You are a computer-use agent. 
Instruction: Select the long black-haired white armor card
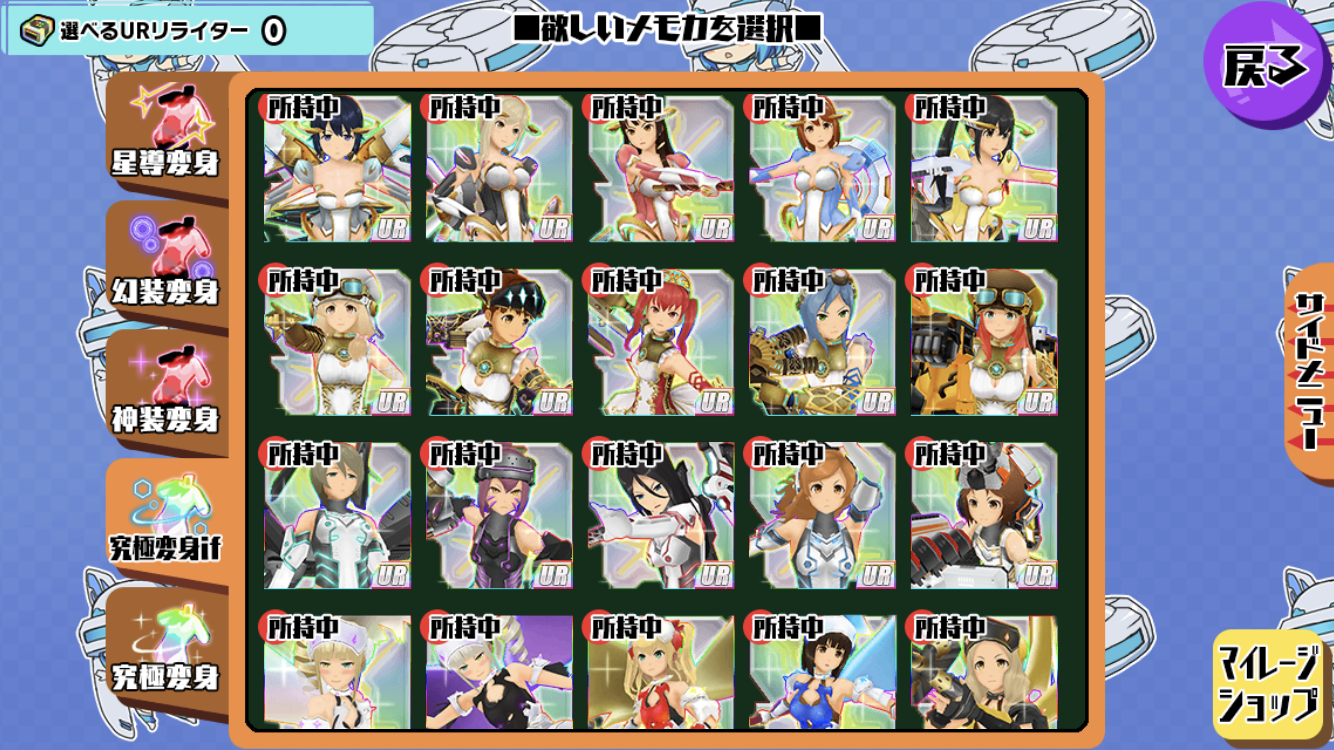tap(660, 515)
